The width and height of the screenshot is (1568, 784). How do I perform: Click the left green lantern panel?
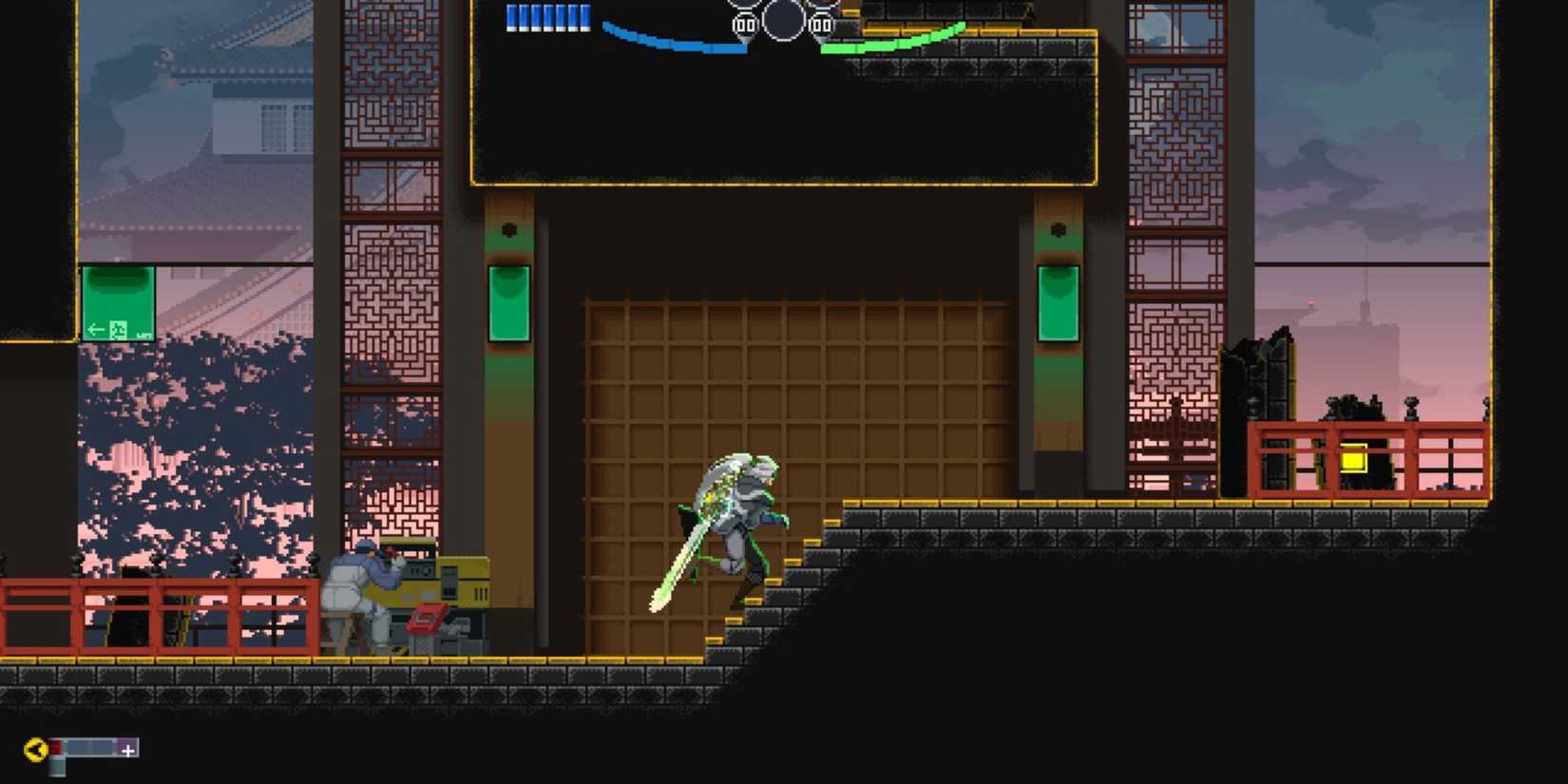pos(509,301)
